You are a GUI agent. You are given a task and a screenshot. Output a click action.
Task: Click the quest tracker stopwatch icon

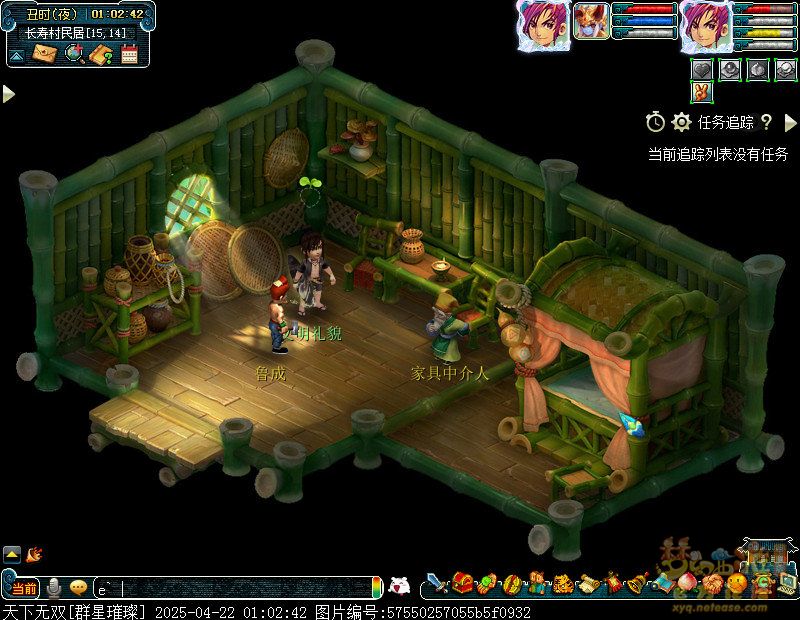(655, 122)
